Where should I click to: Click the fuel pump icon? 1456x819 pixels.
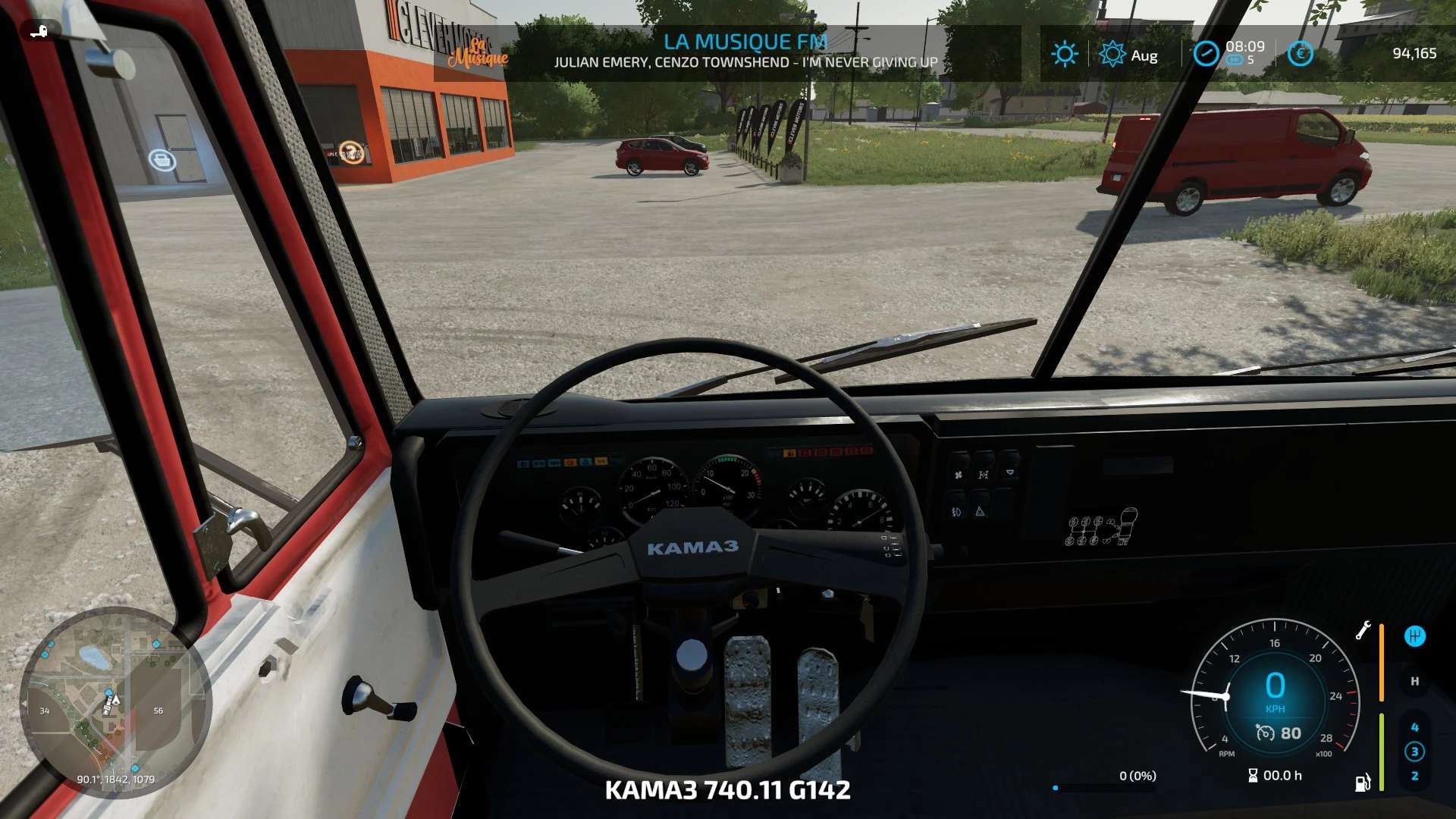1363,782
